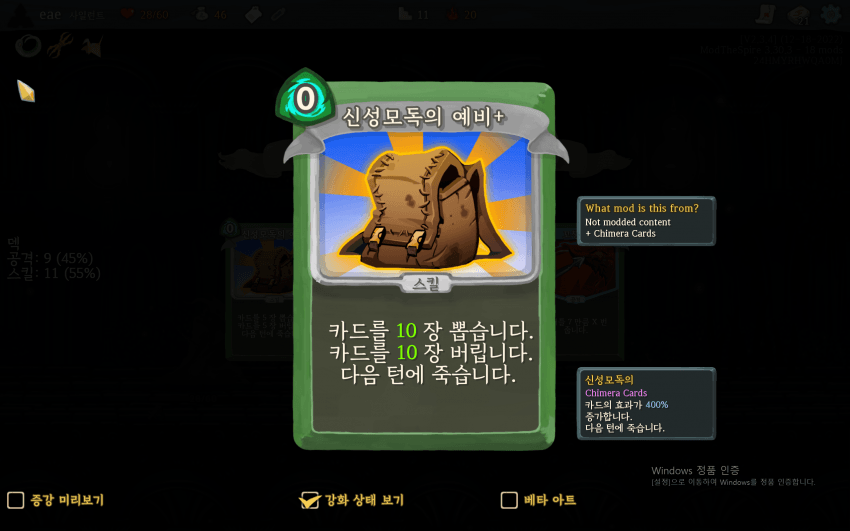Enable the 베타 아트 checkbox
Image resolution: width=850 pixels, height=531 pixels.
[x=509, y=500]
